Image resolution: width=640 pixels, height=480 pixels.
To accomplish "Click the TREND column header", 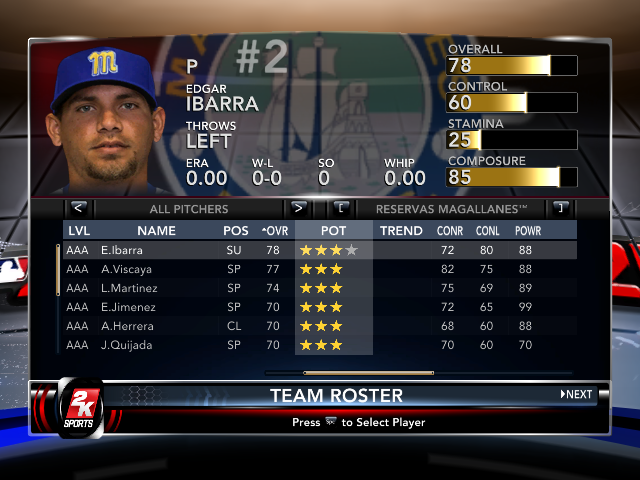I will pyautogui.click(x=401, y=231).
